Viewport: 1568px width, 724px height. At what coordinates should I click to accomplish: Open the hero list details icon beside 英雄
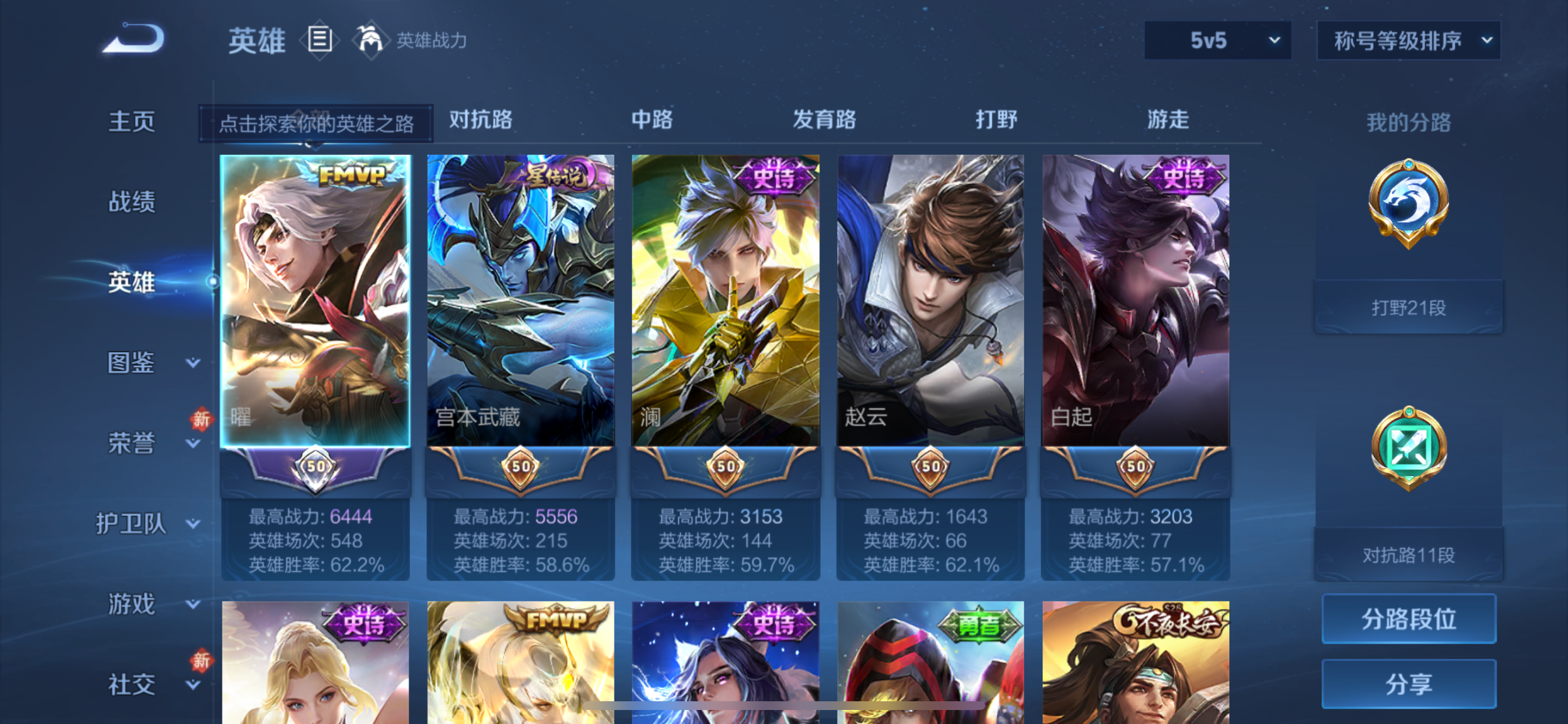coord(319,40)
